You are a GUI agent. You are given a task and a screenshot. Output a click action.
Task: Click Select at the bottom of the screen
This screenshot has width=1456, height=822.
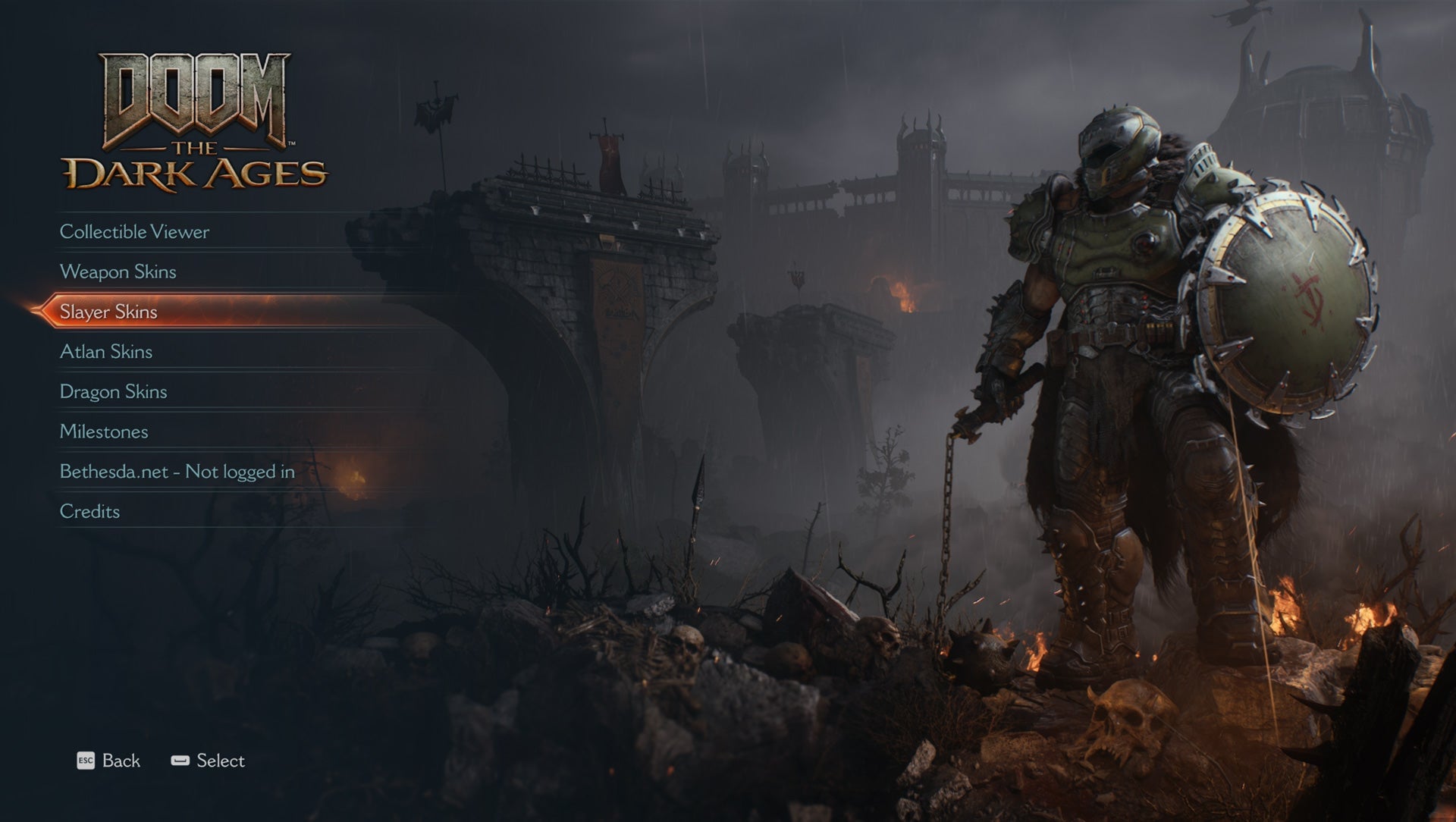click(x=221, y=761)
